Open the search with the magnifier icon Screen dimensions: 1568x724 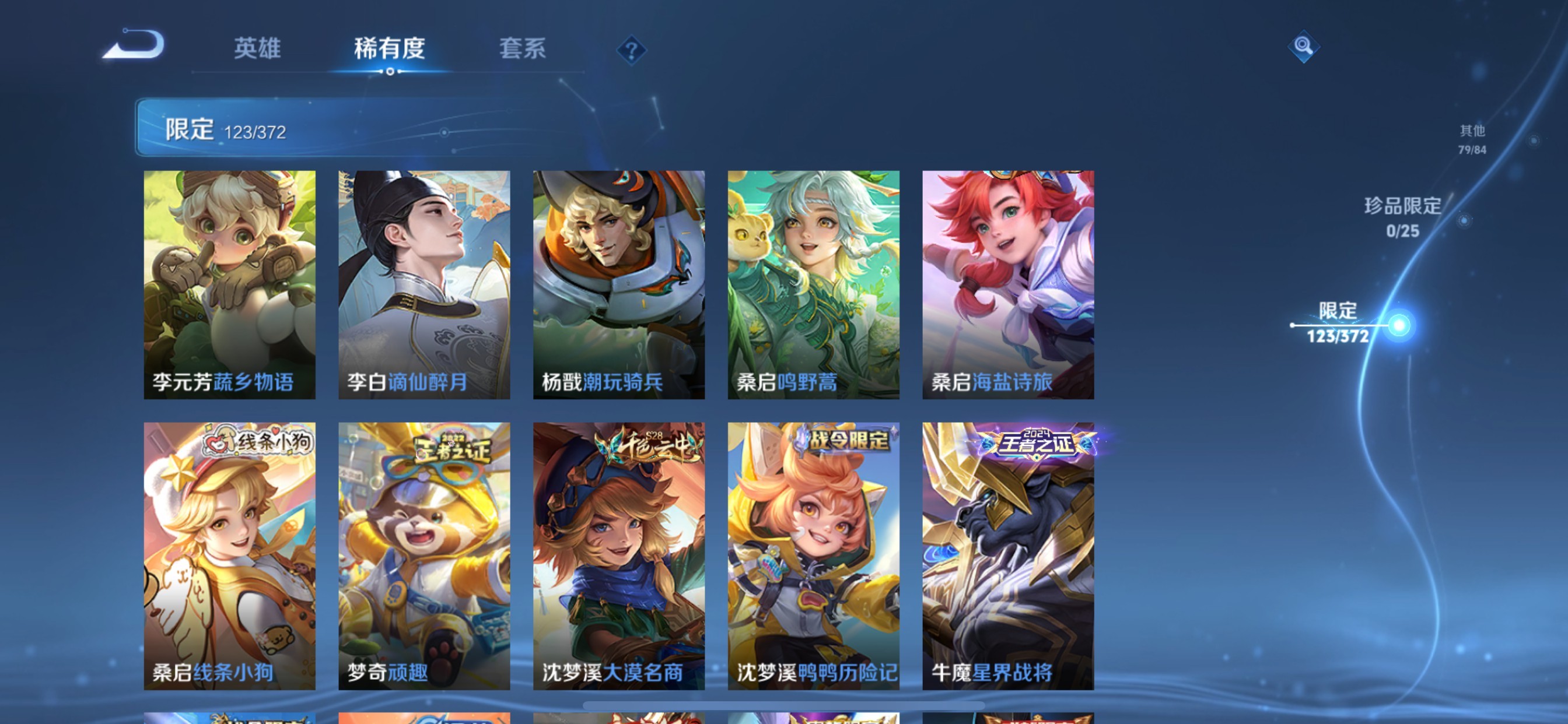[1303, 47]
